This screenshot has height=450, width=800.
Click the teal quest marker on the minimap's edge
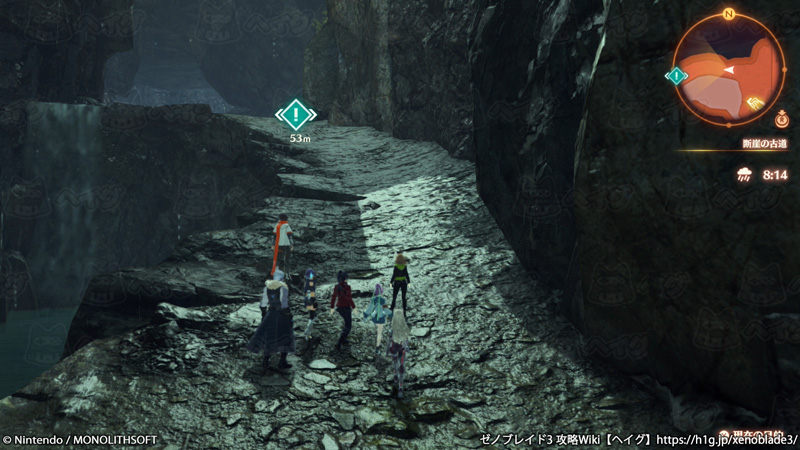pos(677,76)
